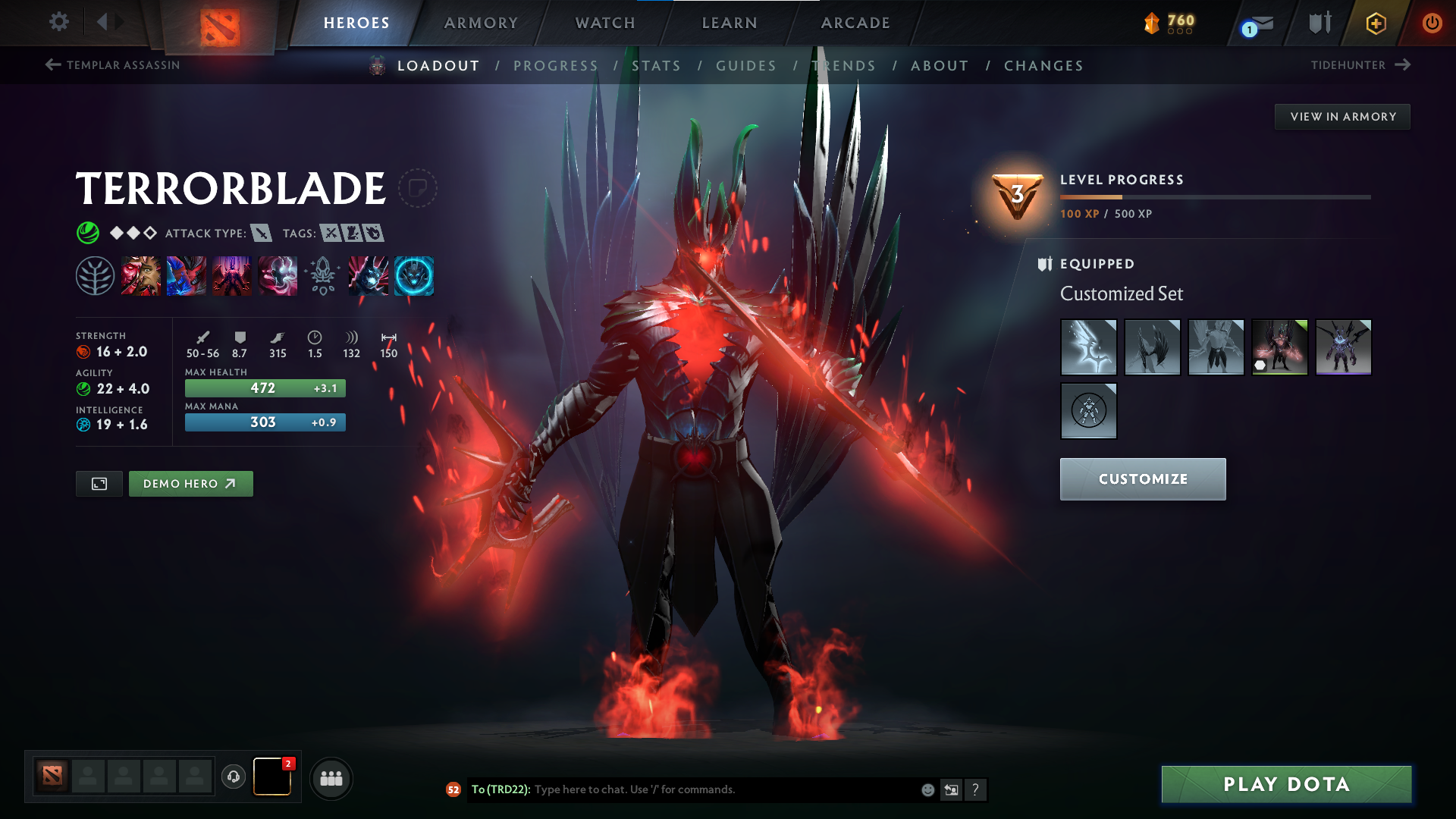
Task: Toggle the portrait window icon near Demo Hero
Action: click(99, 483)
